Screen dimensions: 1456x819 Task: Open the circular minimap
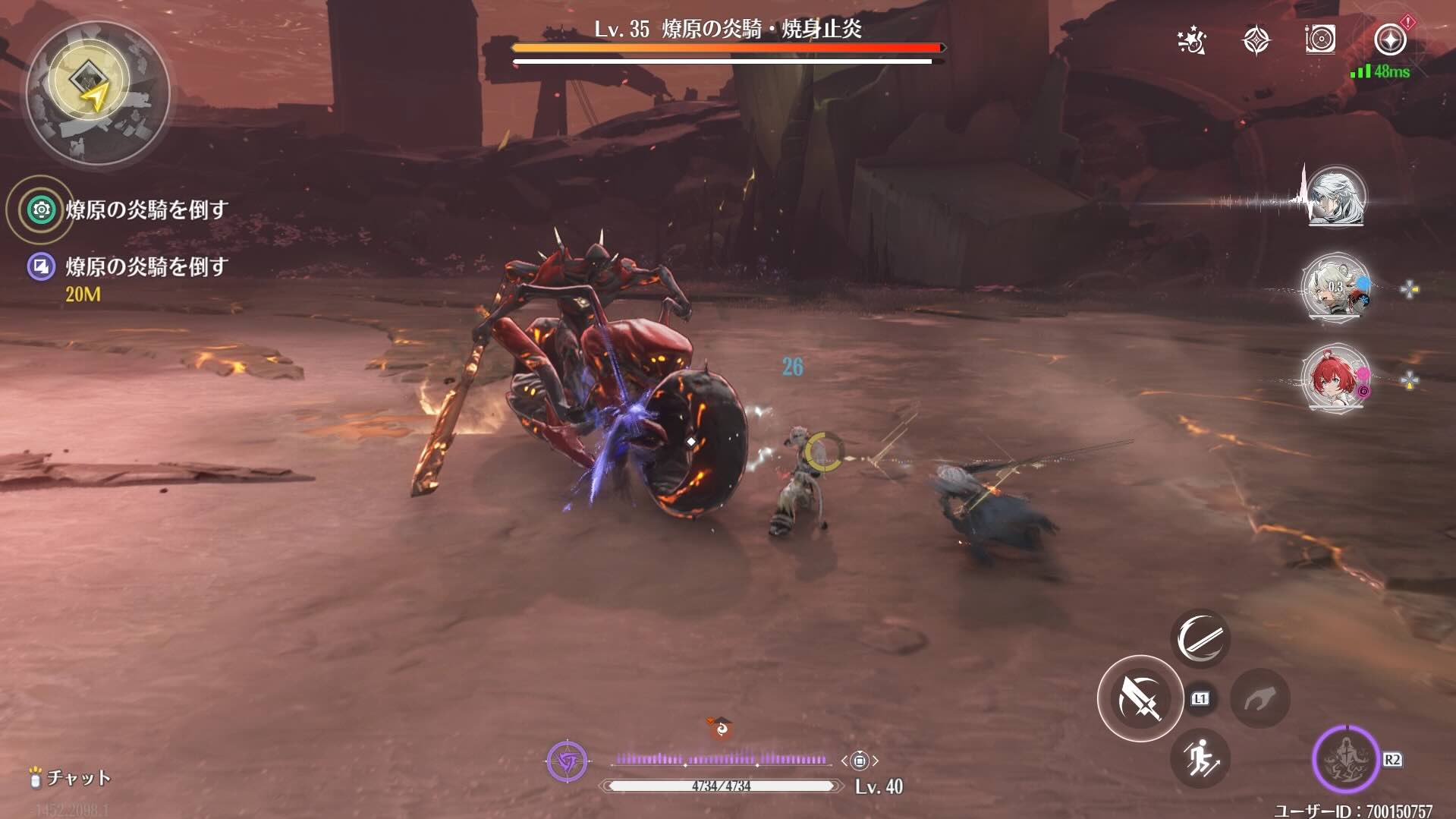pos(97,93)
